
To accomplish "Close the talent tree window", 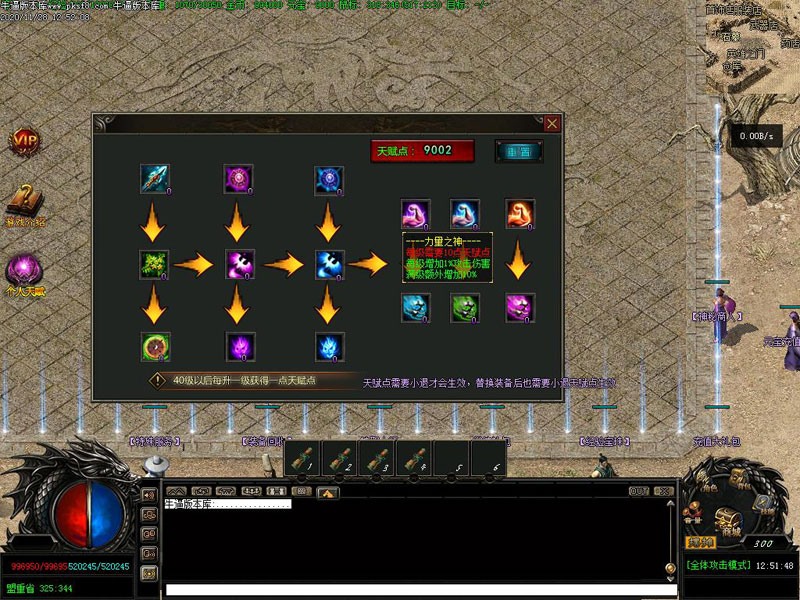I will pyautogui.click(x=551, y=124).
